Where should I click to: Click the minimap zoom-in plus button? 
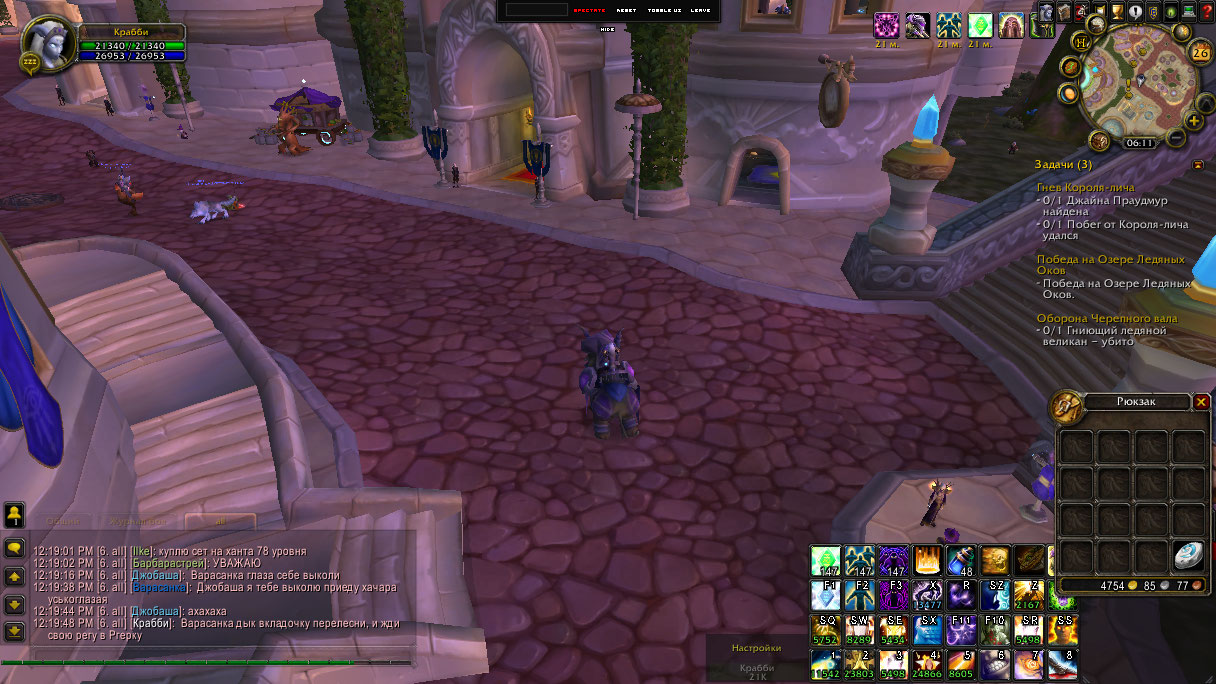(1193, 121)
